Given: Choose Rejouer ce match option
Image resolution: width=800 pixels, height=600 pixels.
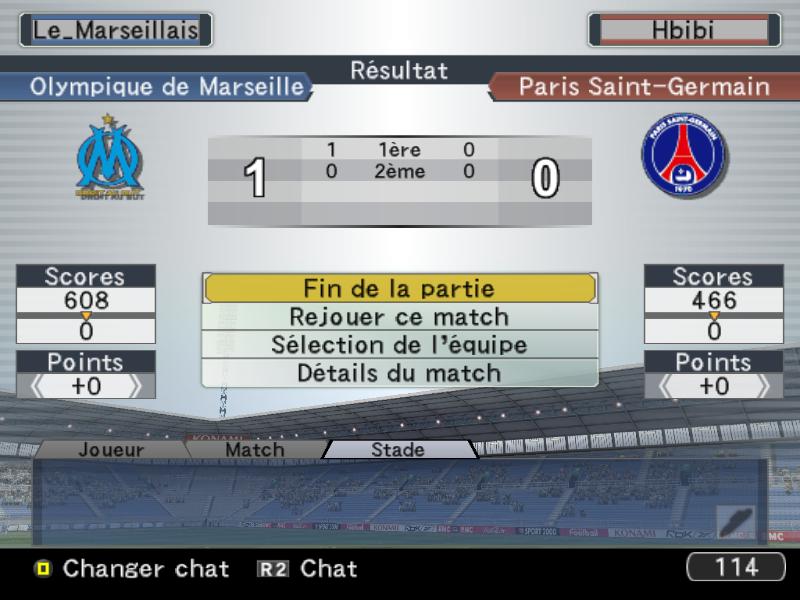Looking at the screenshot, I should 399,317.
